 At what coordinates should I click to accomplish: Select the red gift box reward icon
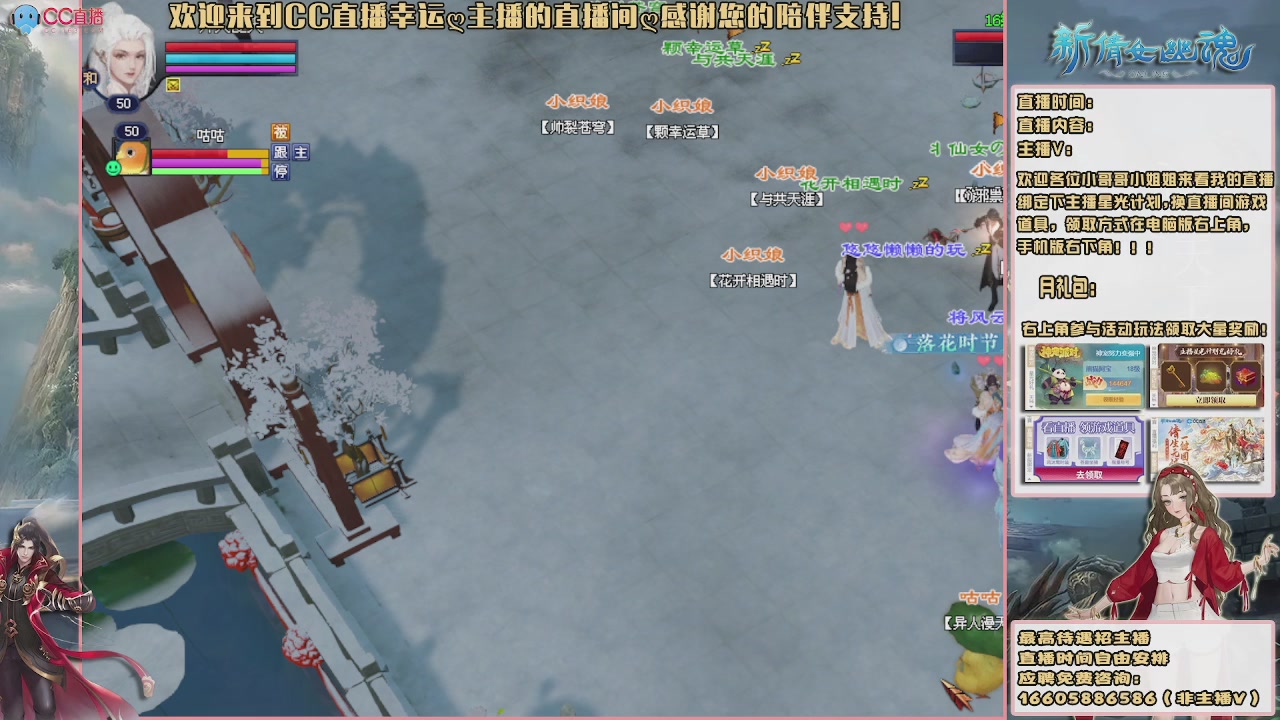point(1245,378)
